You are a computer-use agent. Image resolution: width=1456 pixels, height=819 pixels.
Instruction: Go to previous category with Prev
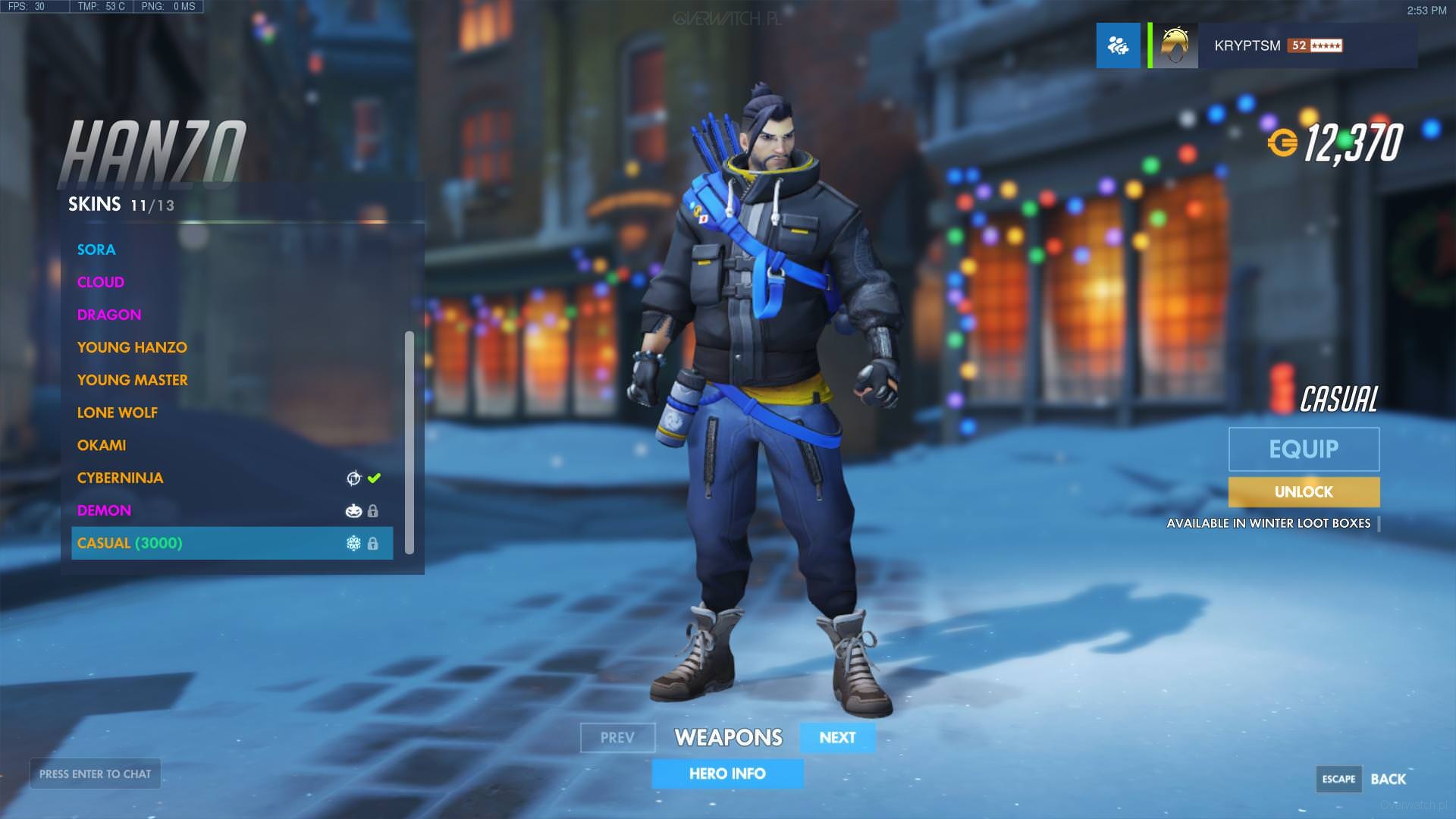pos(617,738)
